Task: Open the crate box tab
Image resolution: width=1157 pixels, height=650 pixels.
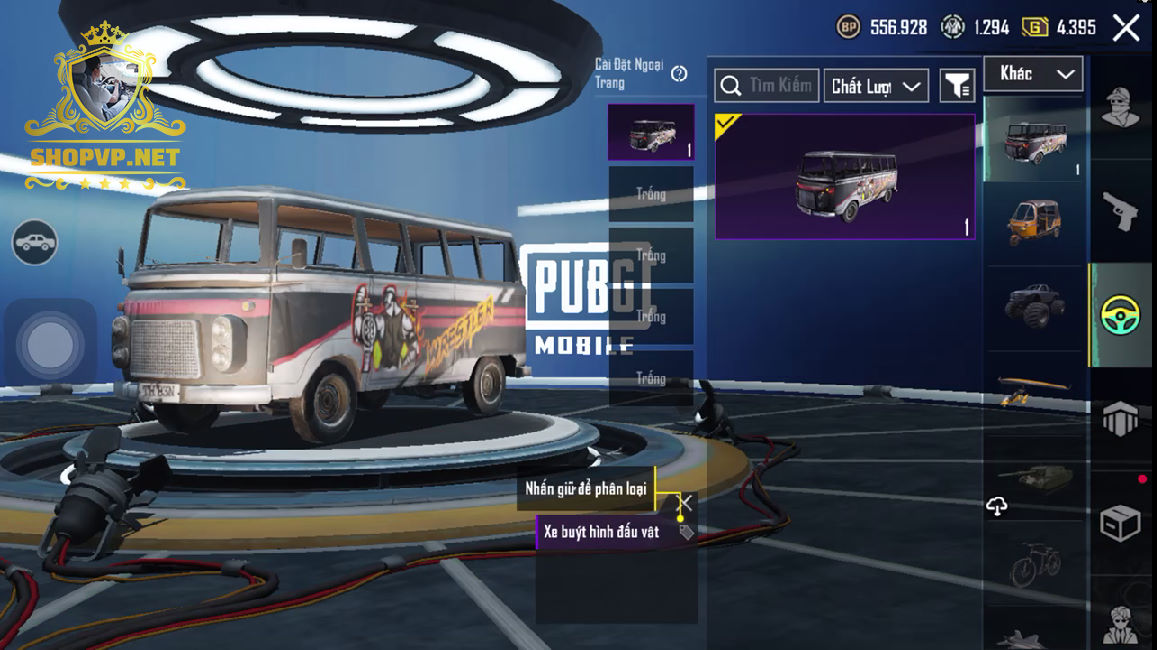Action: coord(1121,523)
